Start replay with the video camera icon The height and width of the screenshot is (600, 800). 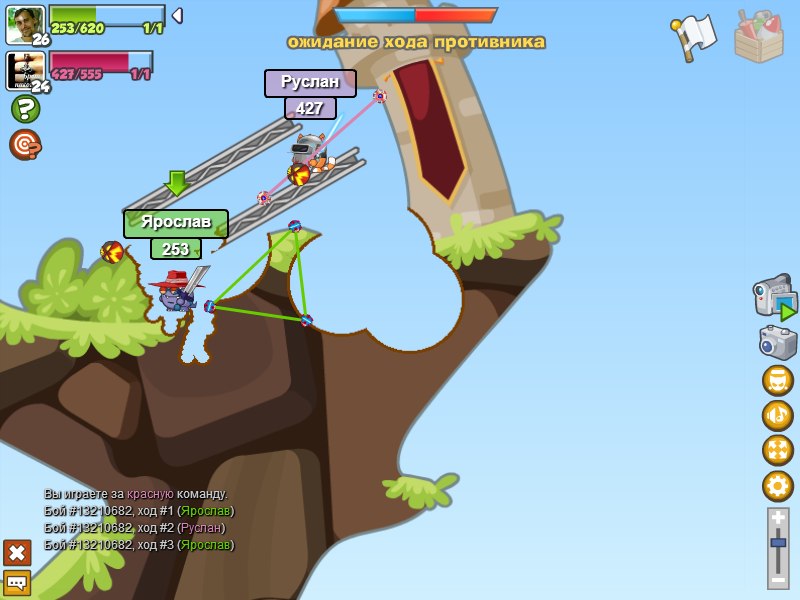point(775,298)
